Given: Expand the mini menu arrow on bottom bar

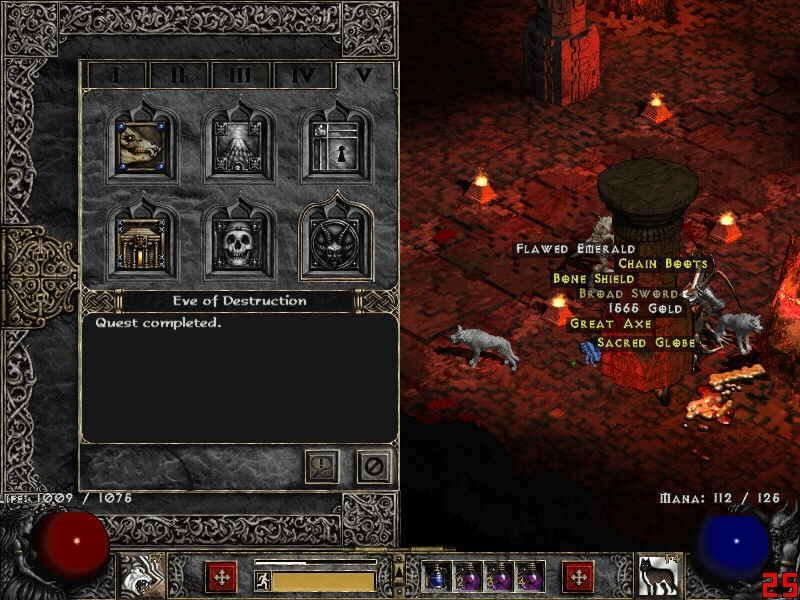Looking at the screenshot, I should pos(399,572).
